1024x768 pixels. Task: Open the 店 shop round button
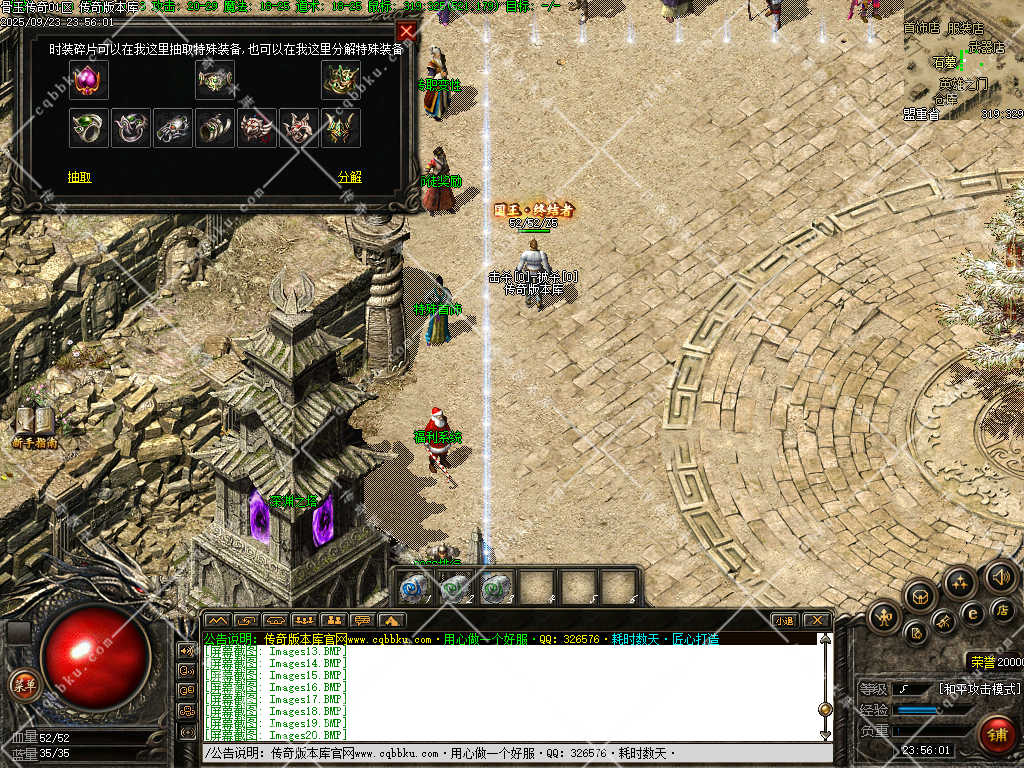(x=1001, y=608)
